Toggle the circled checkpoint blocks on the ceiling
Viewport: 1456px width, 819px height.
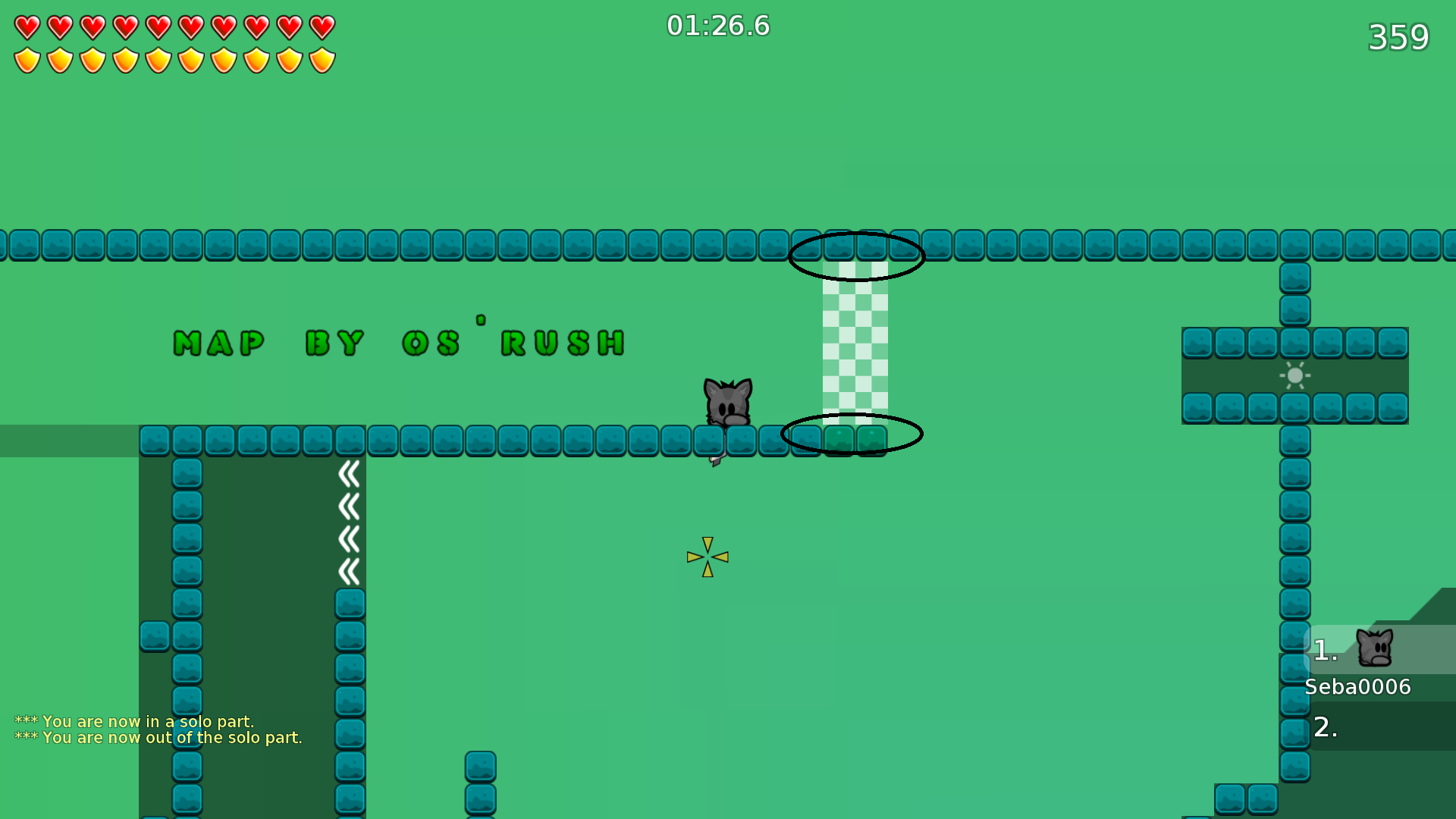point(857,256)
